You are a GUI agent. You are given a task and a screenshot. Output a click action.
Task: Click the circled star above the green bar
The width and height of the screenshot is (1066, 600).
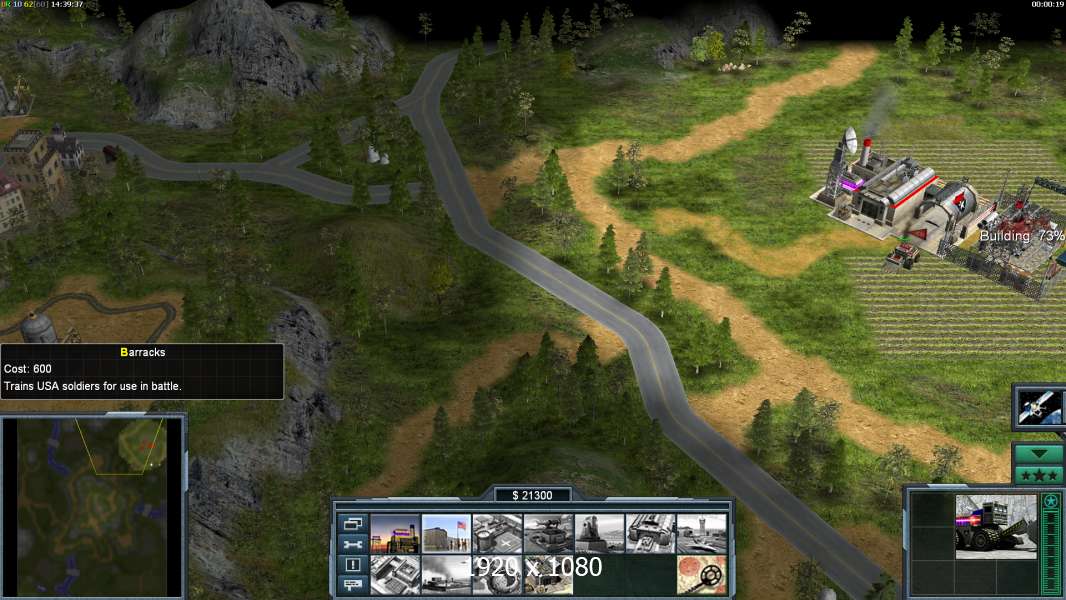coord(1050,501)
